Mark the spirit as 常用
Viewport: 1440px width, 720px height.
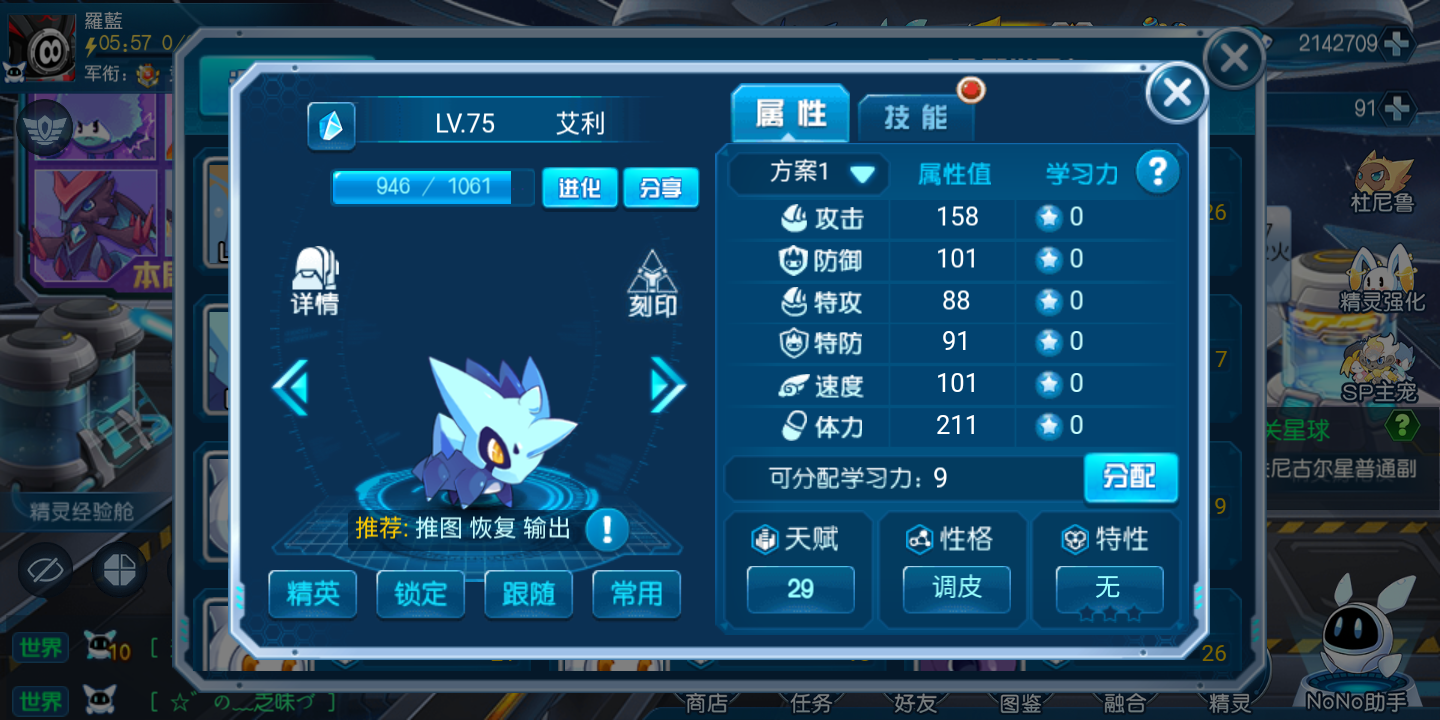(x=636, y=594)
